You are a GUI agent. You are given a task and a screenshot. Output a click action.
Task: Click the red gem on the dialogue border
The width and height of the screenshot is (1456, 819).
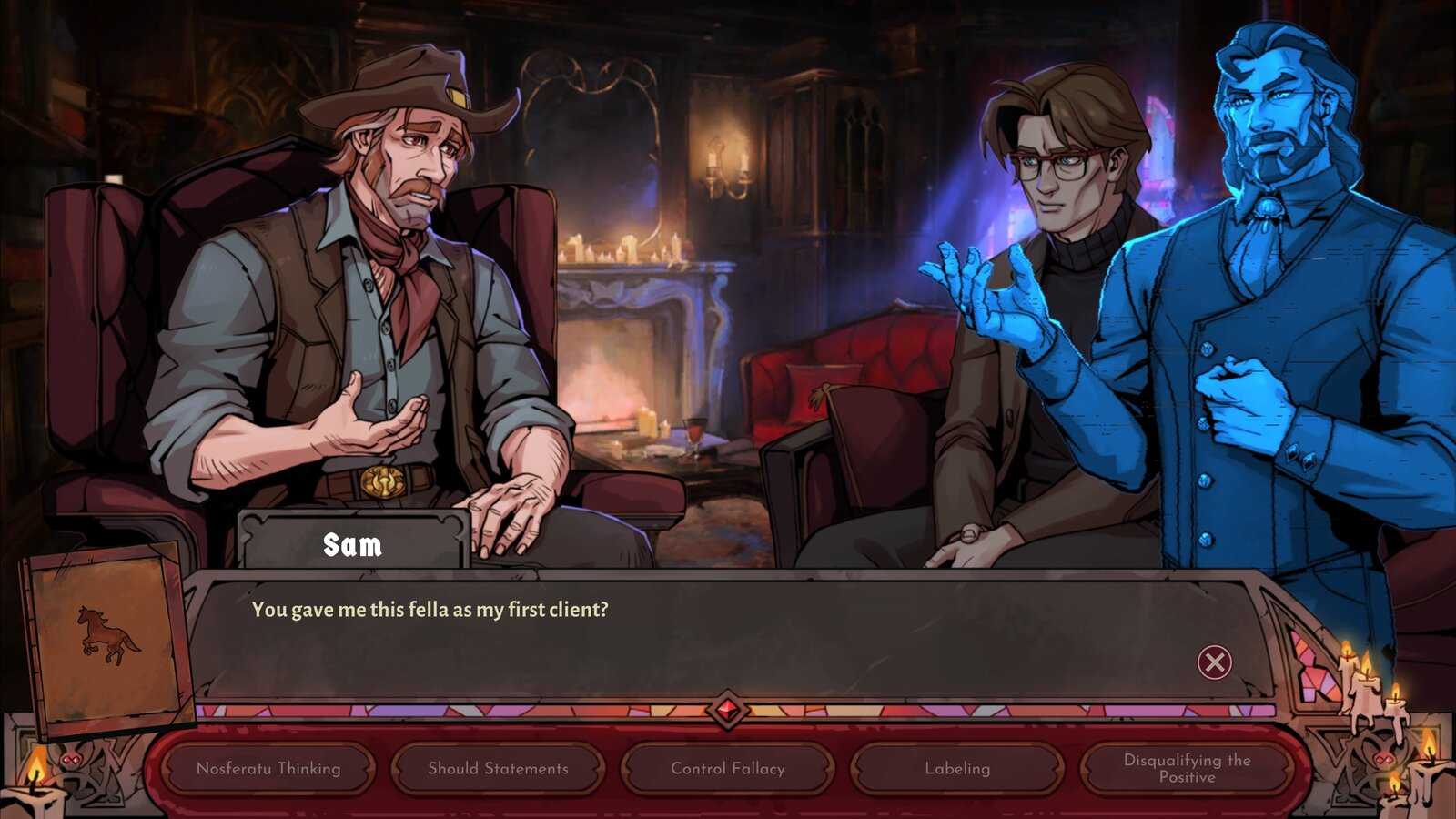click(727, 710)
